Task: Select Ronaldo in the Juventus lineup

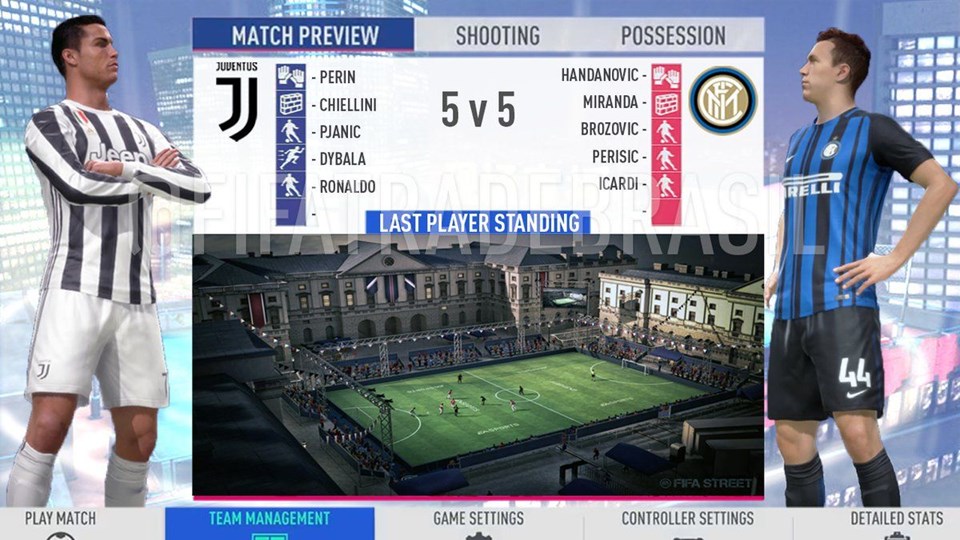Action: 347,186
